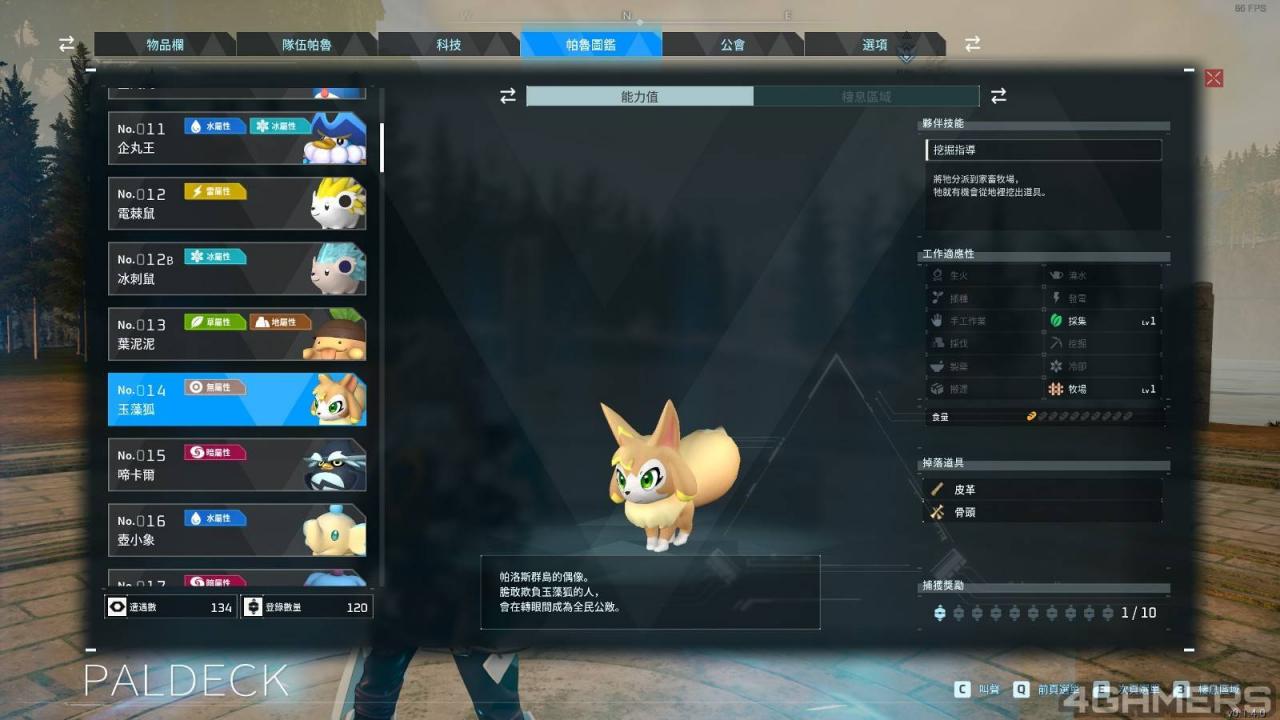
Task: Open the 選項 options tab
Action: tap(875, 45)
